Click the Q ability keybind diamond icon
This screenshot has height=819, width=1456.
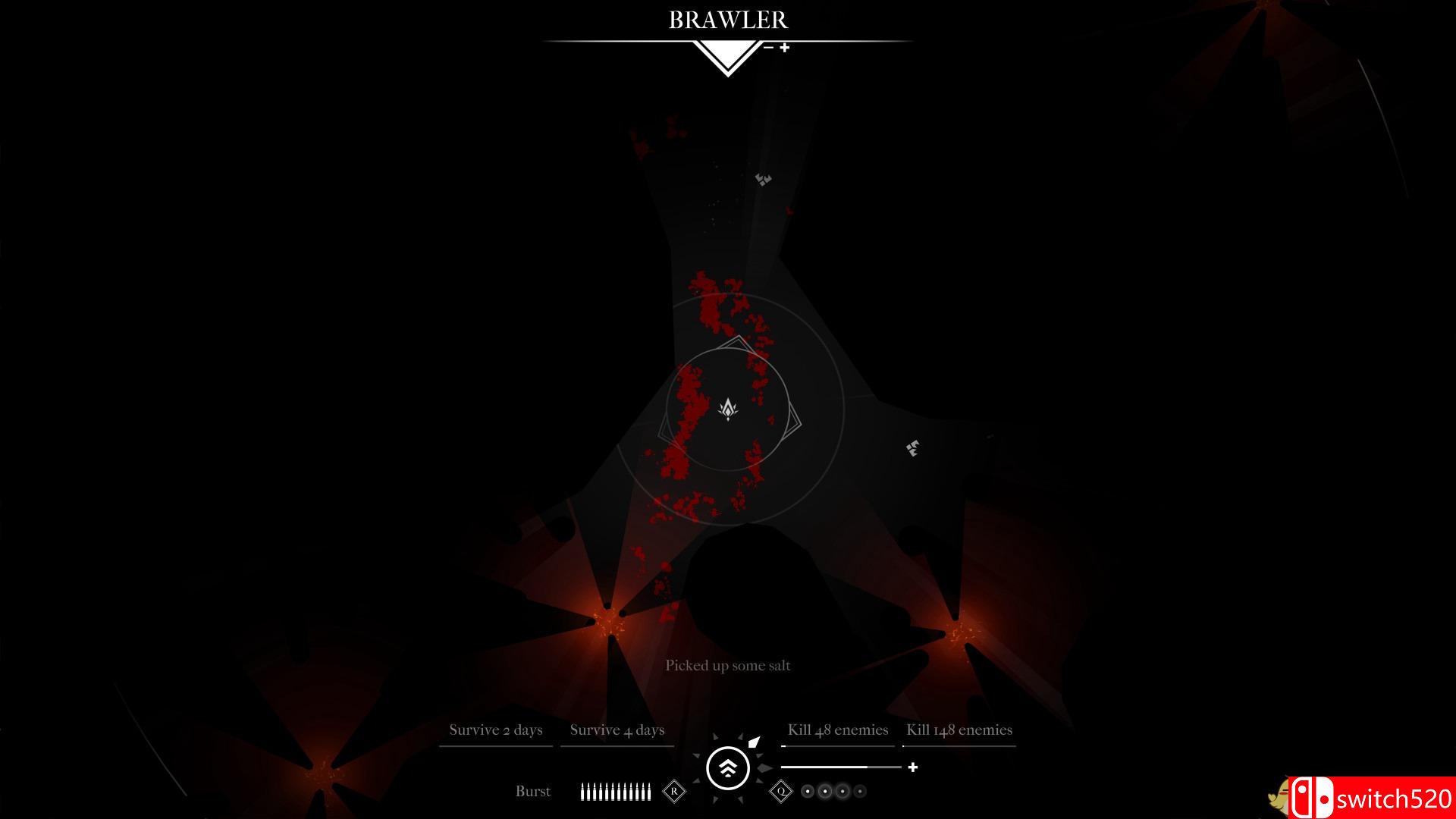pos(781,791)
